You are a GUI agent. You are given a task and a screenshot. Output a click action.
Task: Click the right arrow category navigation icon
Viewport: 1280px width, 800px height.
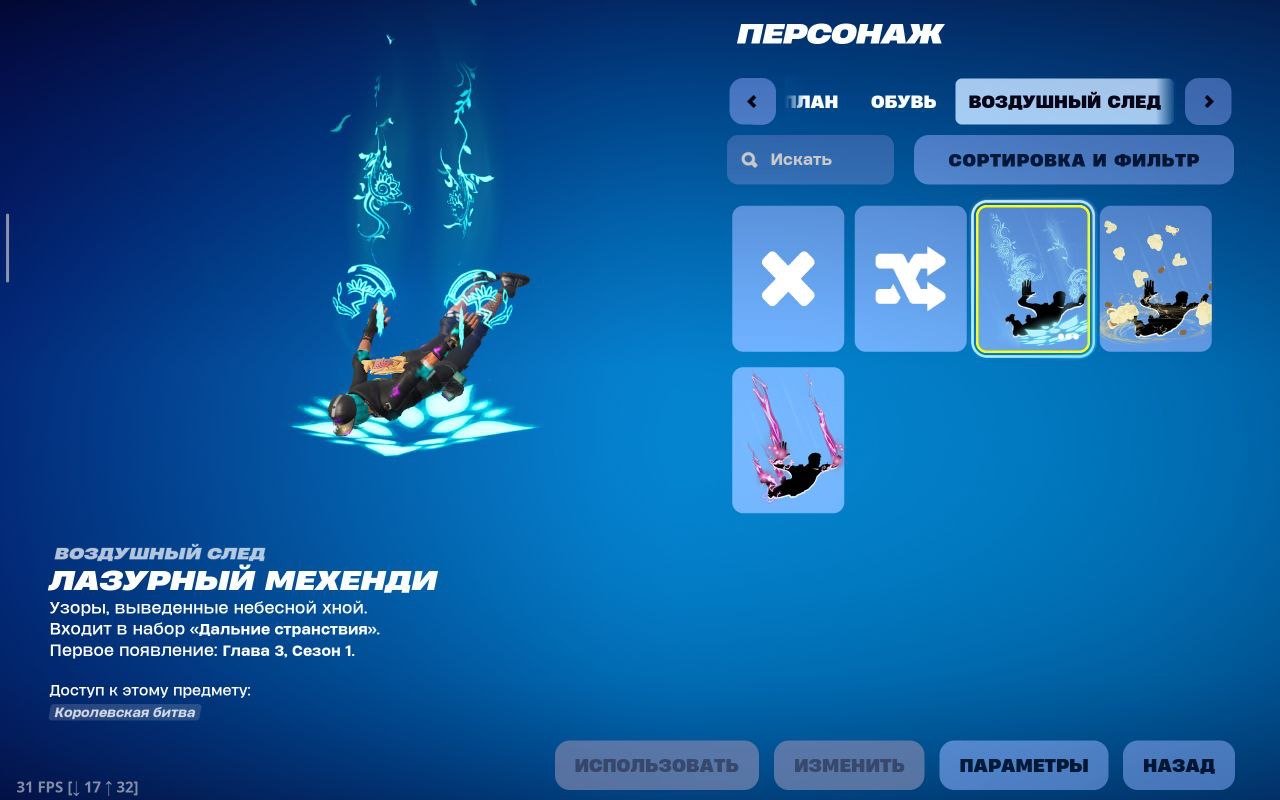(1208, 101)
